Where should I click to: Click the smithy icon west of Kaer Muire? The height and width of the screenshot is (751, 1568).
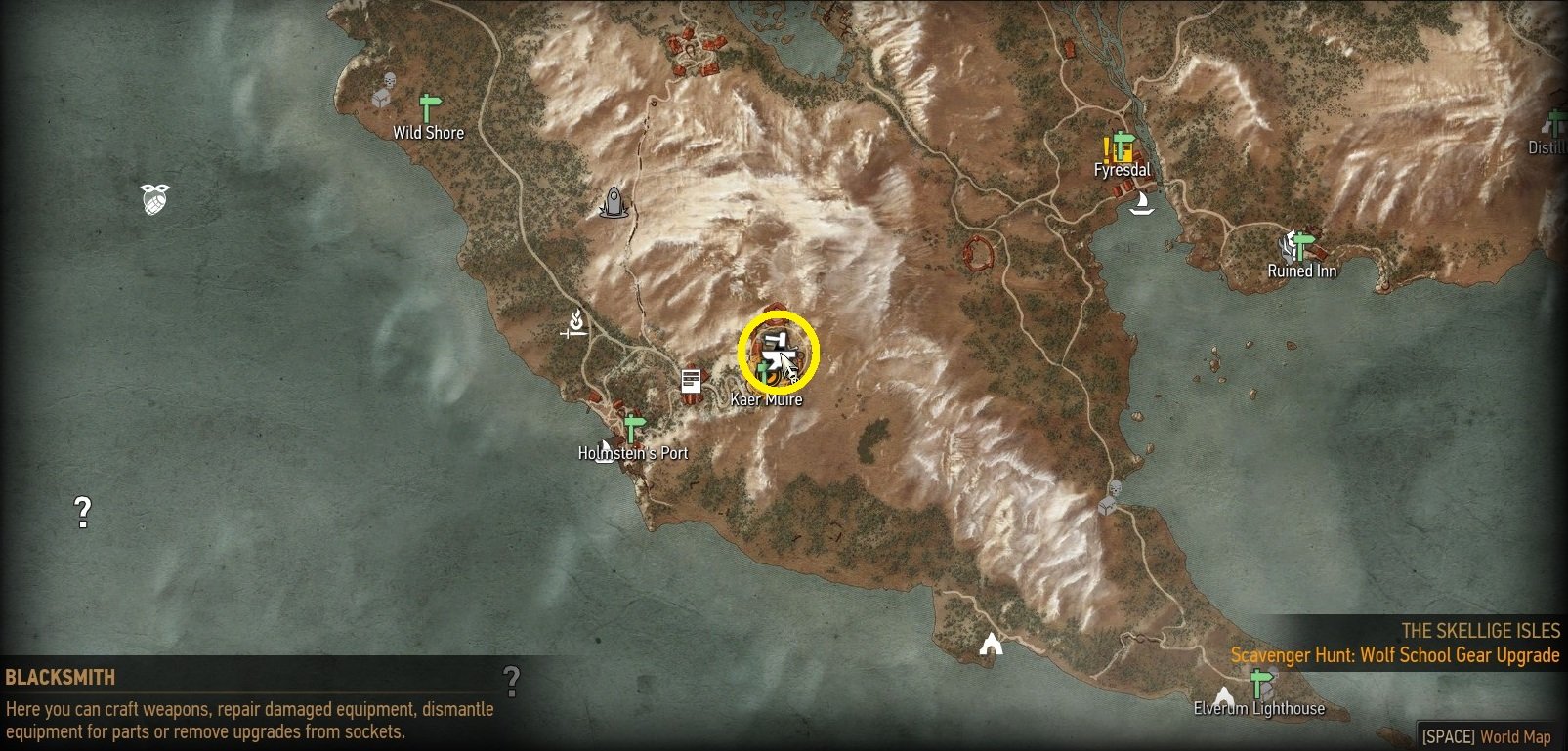pyautogui.click(x=574, y=324)
